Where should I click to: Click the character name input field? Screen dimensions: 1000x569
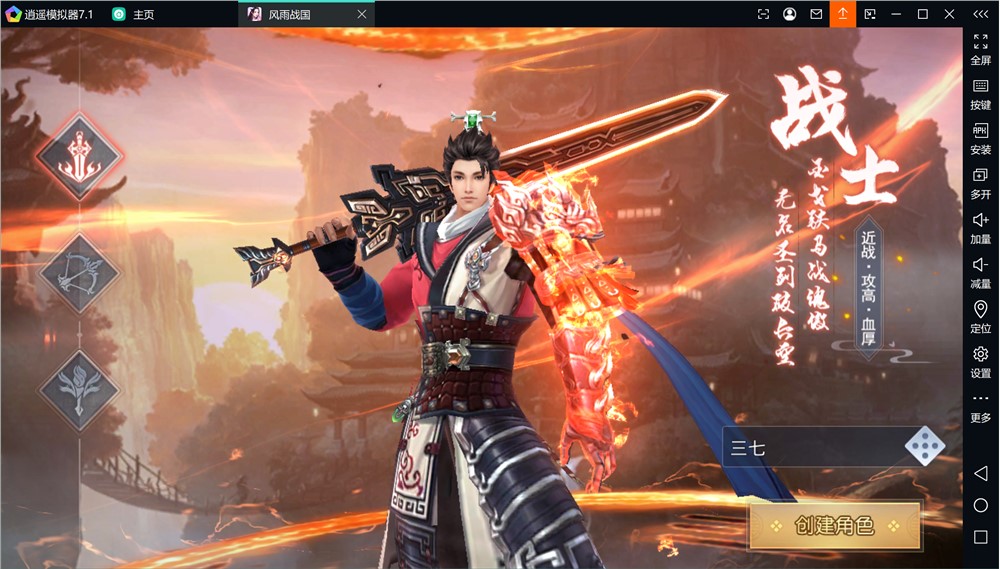[812, 447]
